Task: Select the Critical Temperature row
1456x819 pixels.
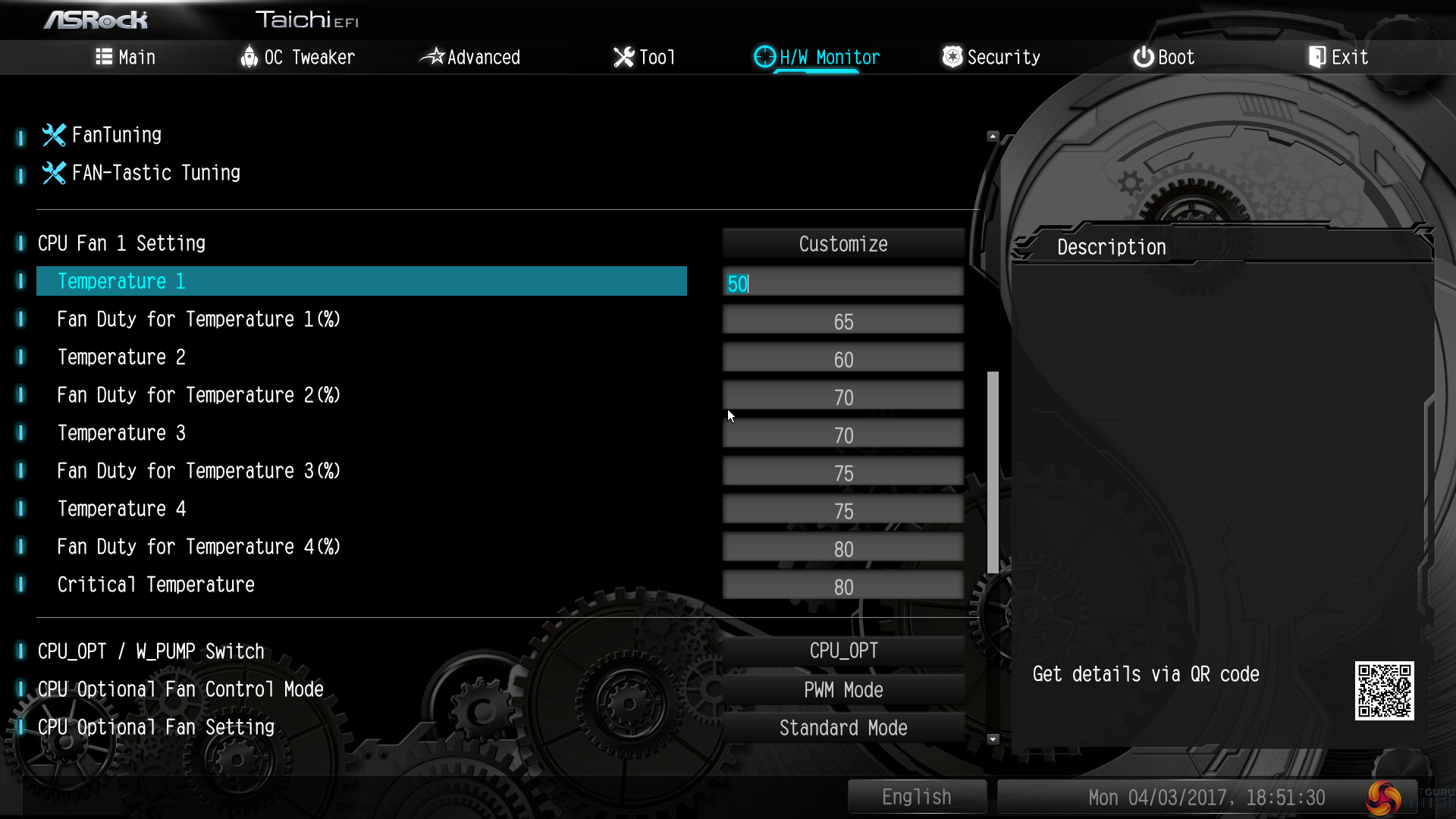Action: [x=155, y=585]
